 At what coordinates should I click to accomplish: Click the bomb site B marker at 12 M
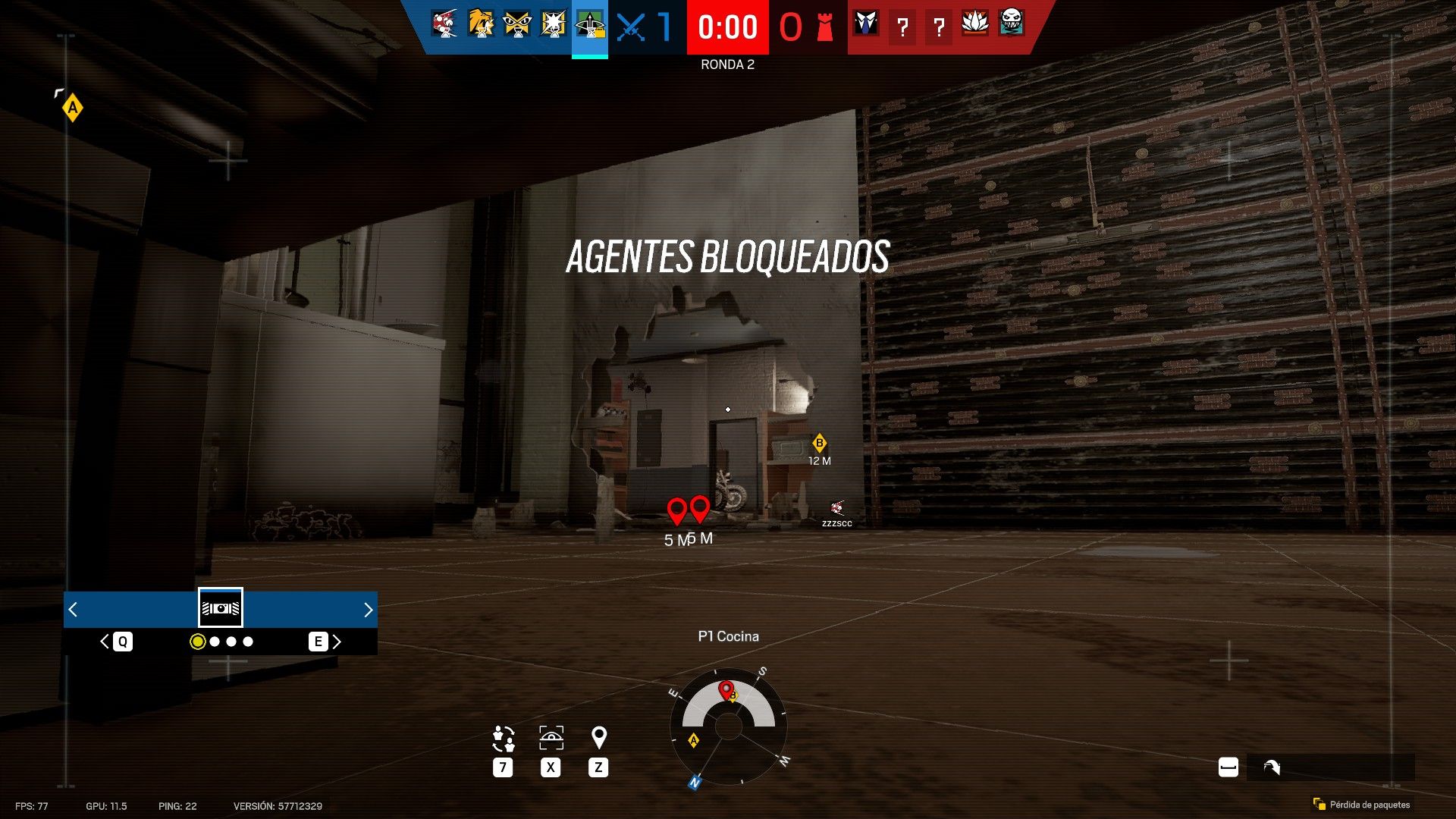click(x=819, y=443)
